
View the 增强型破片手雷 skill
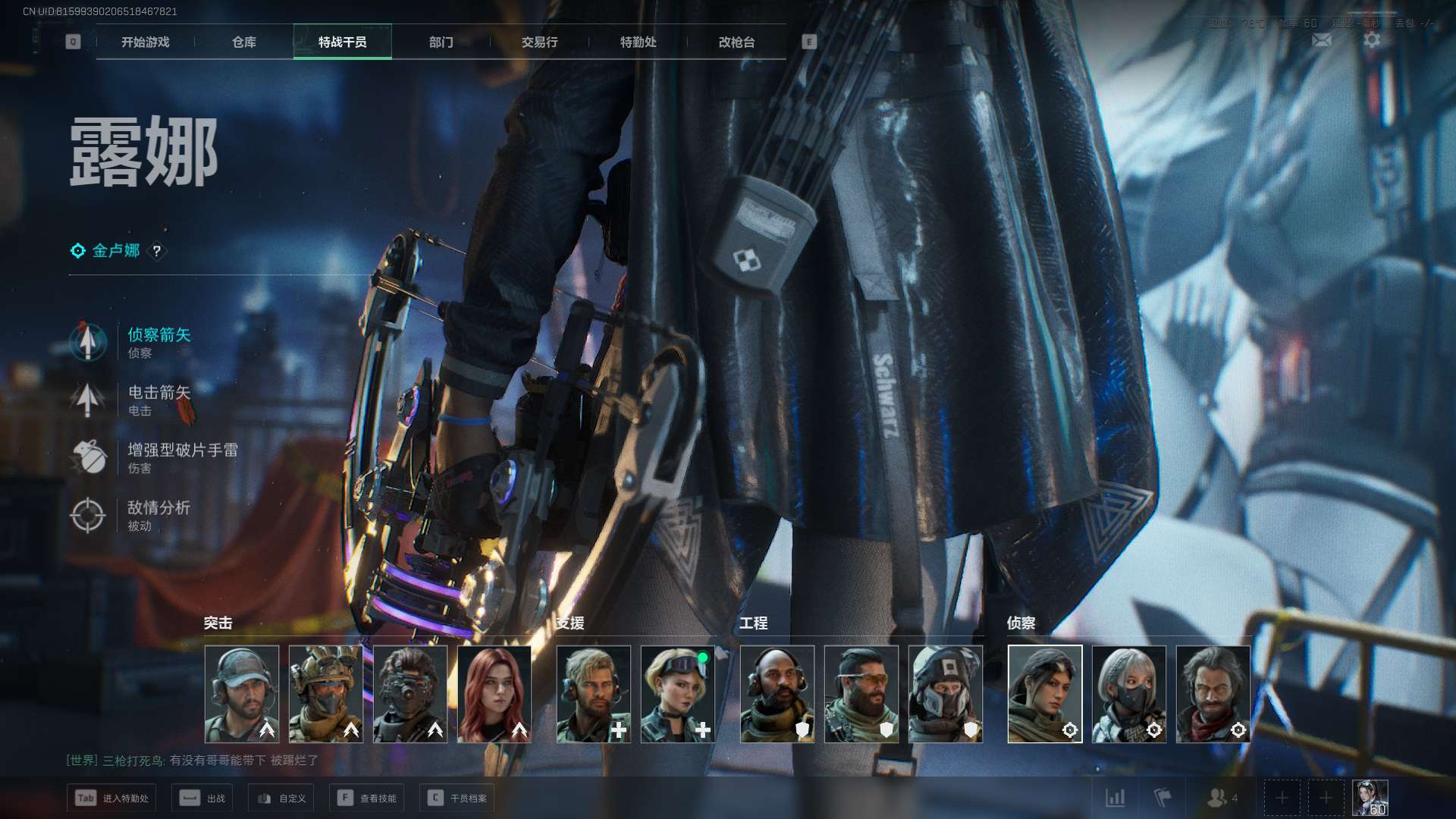[182, 450]
